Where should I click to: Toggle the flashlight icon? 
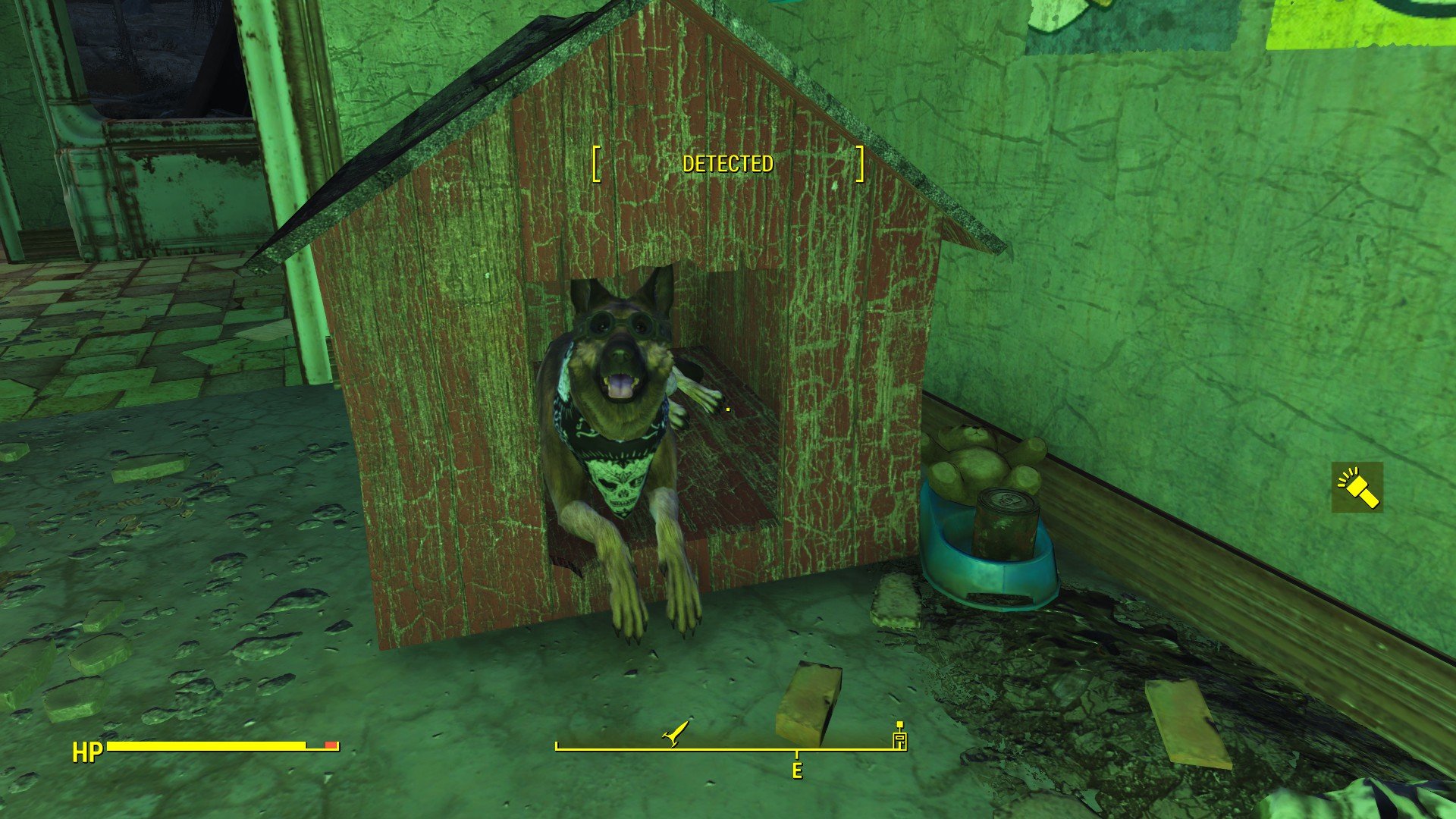[x=1357, y=488]
